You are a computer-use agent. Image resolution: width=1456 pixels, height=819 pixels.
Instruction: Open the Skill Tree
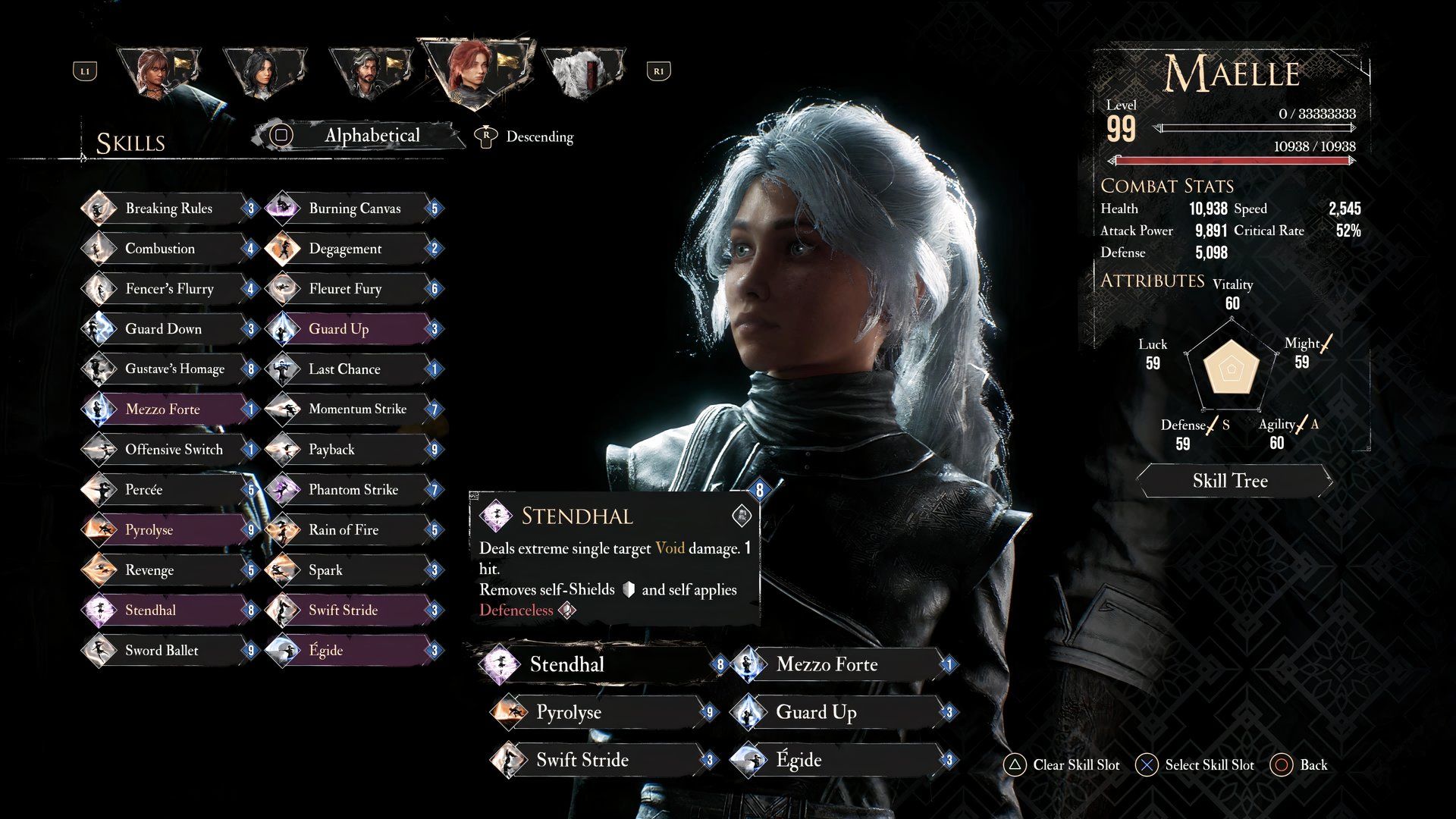(x=1230, y=481)
